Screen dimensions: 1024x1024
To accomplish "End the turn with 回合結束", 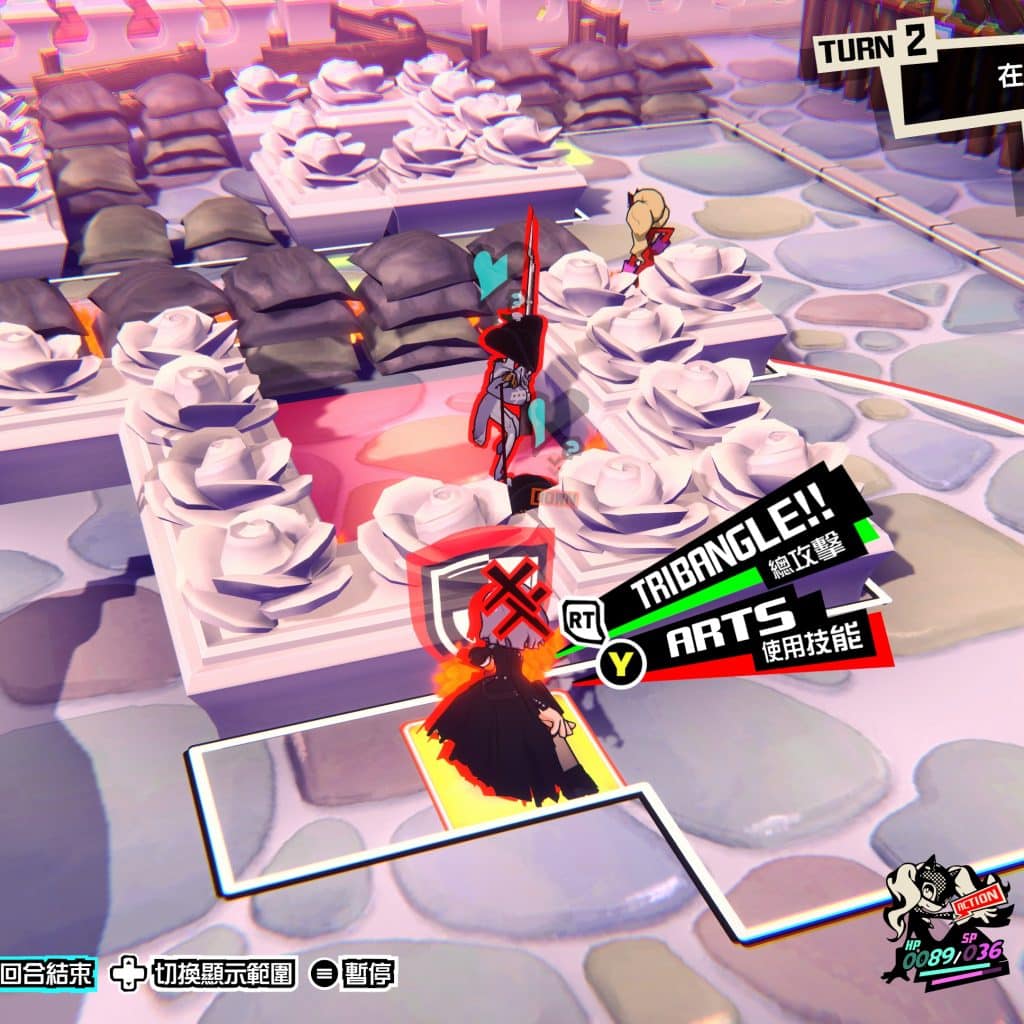I will (x=47, y=974).
